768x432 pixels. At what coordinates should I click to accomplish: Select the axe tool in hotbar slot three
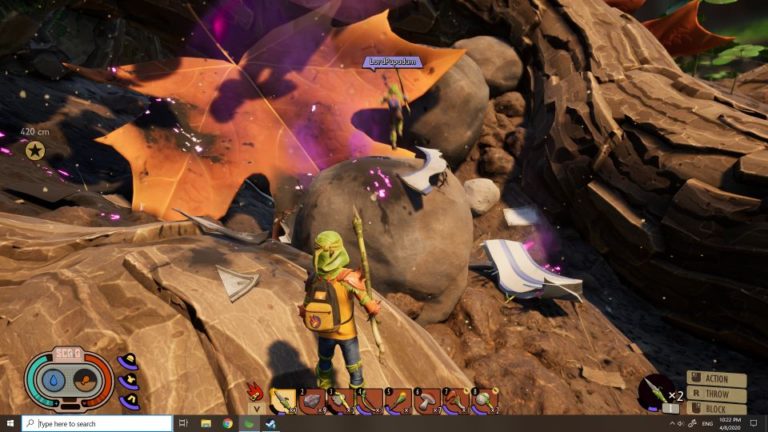pos(341,401)
